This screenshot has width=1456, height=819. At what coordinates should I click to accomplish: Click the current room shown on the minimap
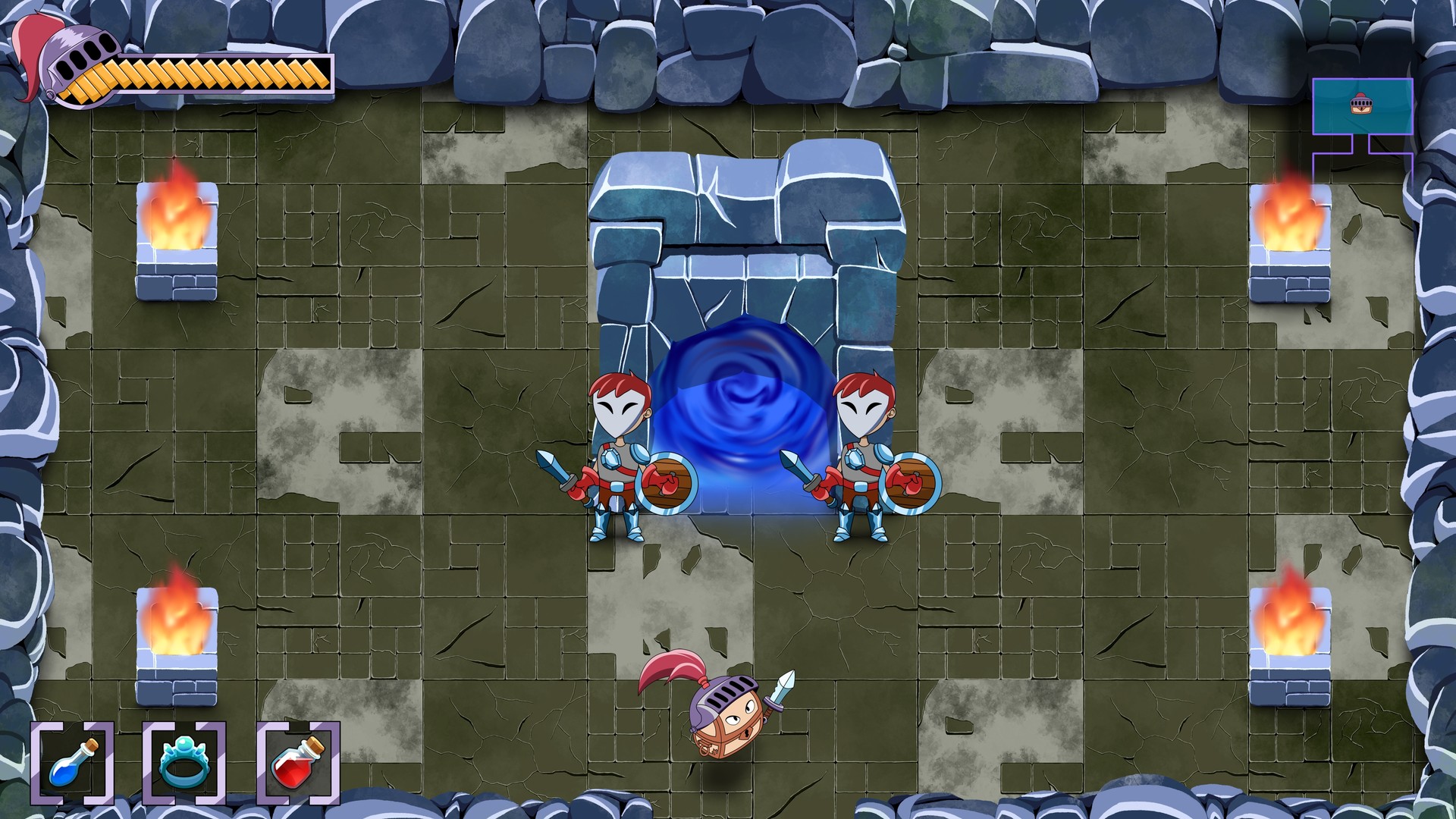1362,106
